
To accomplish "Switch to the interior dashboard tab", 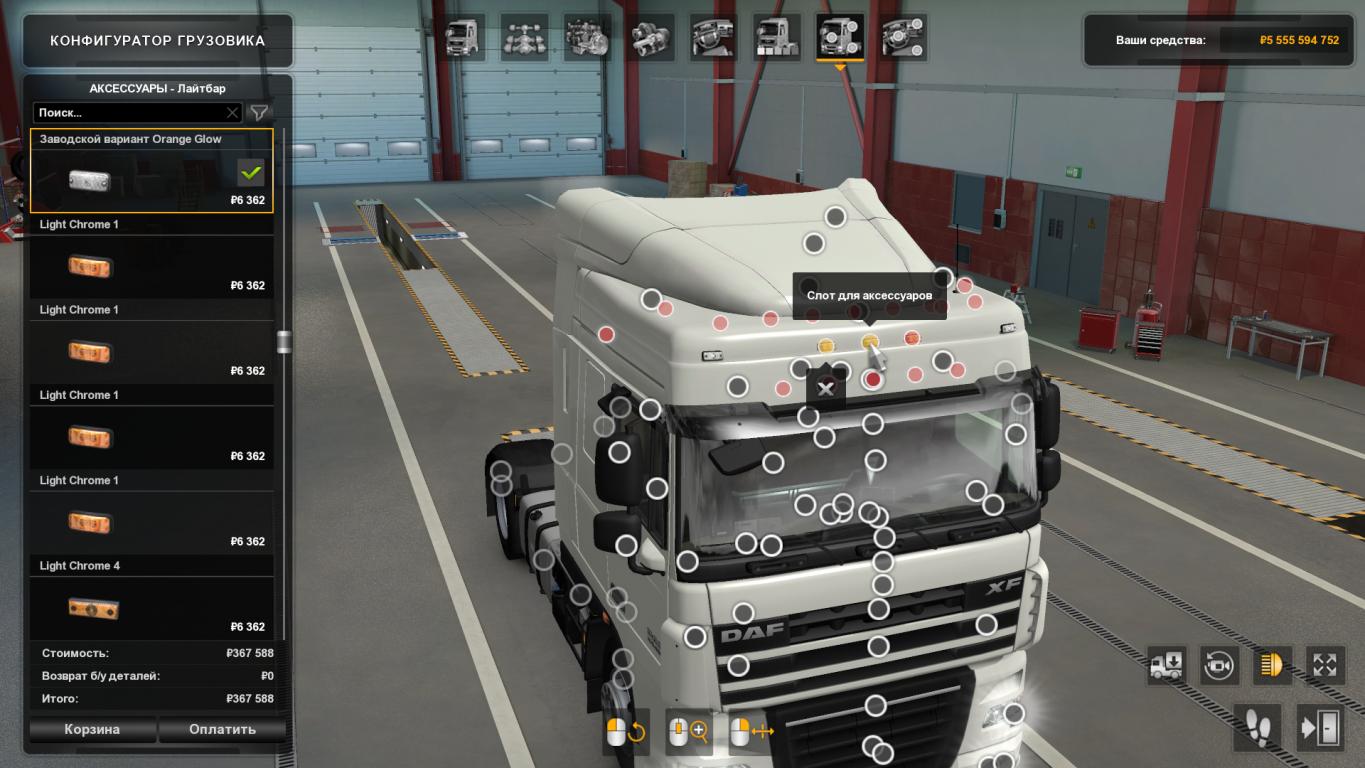I will (x=713, y=37).
